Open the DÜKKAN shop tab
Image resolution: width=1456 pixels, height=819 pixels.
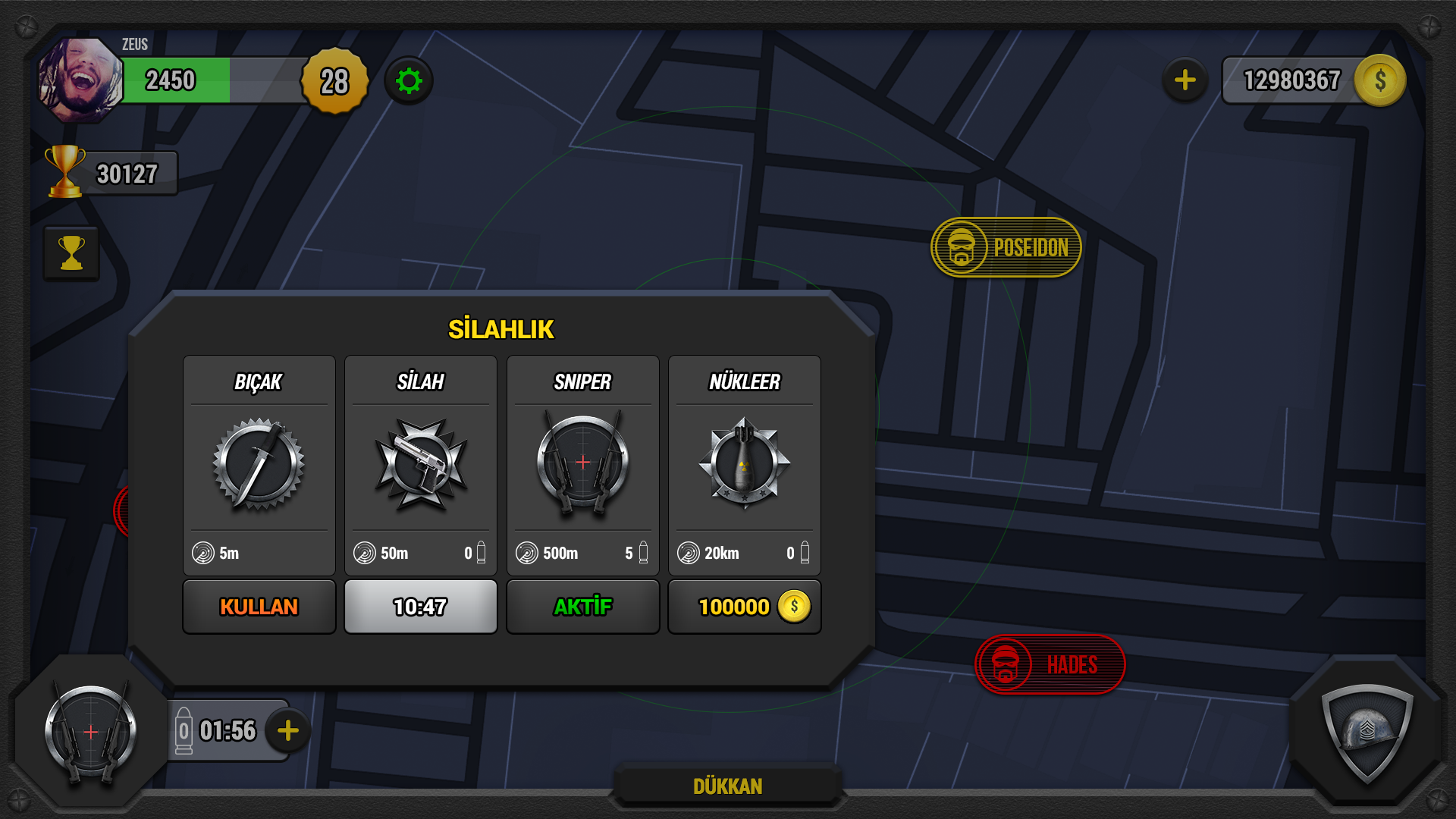click(x=727, y=786)
